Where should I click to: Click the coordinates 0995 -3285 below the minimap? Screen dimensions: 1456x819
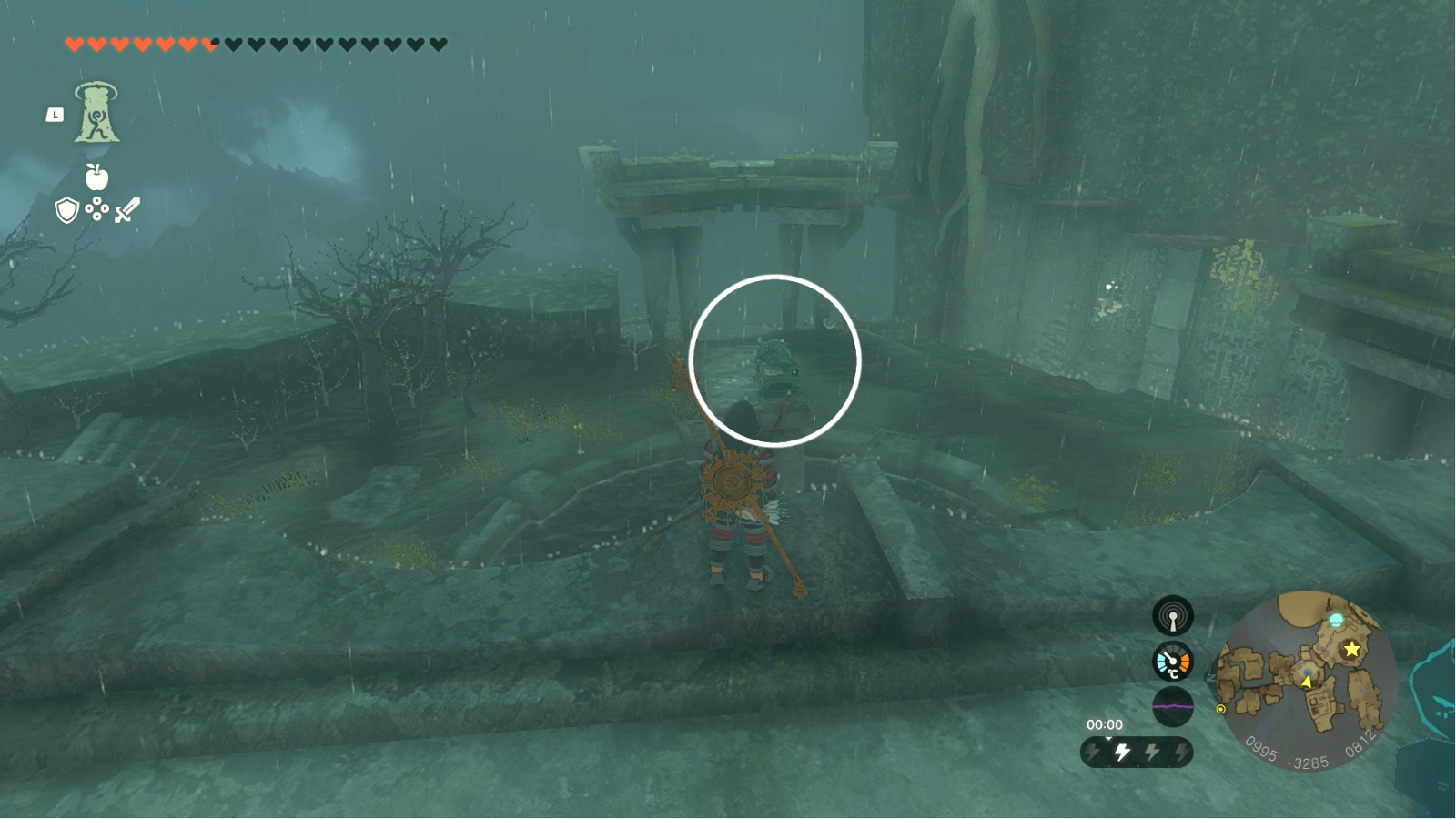click(1288, 753)
